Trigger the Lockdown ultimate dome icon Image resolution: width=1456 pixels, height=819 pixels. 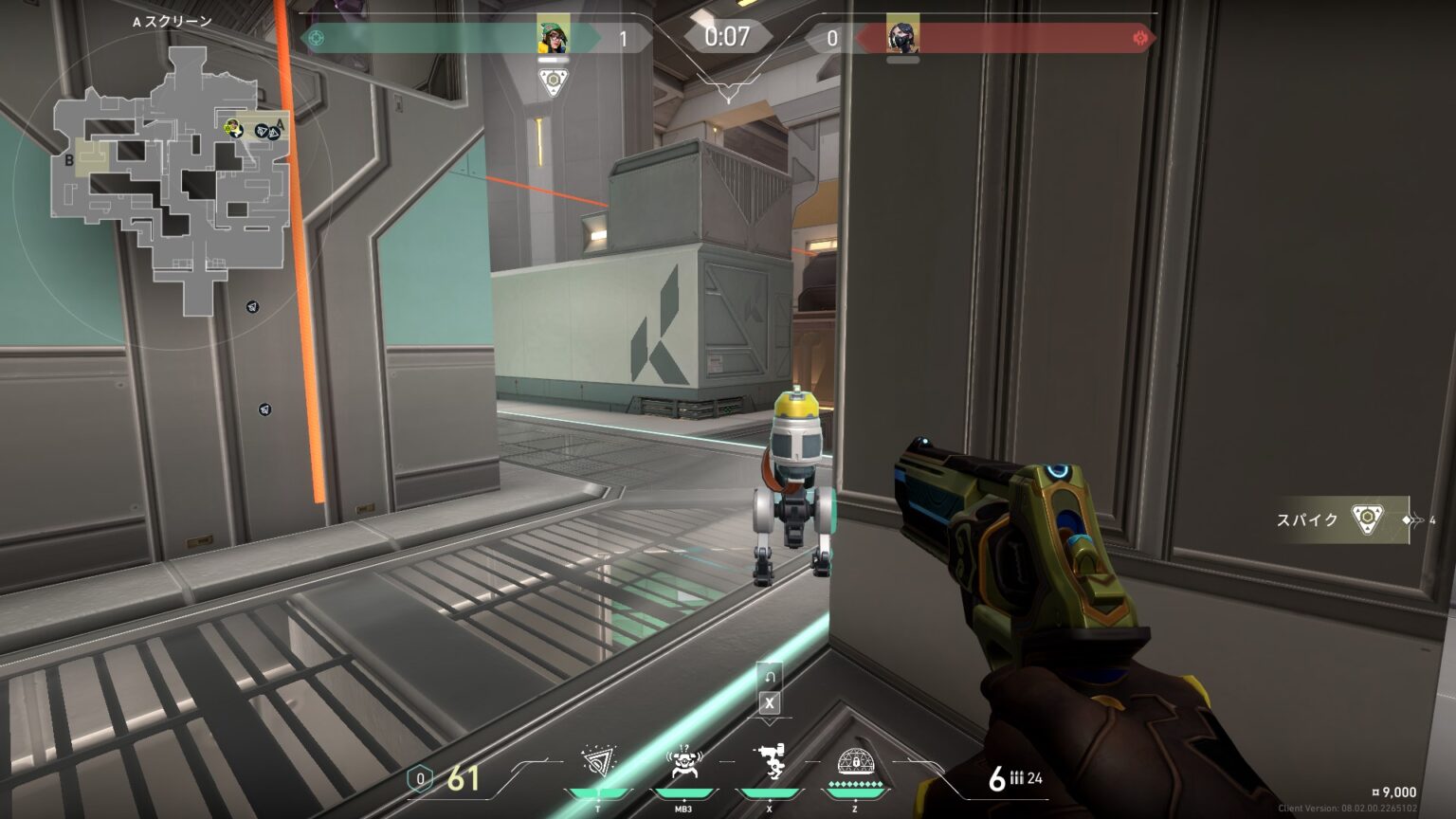click(x=855, y=764)
